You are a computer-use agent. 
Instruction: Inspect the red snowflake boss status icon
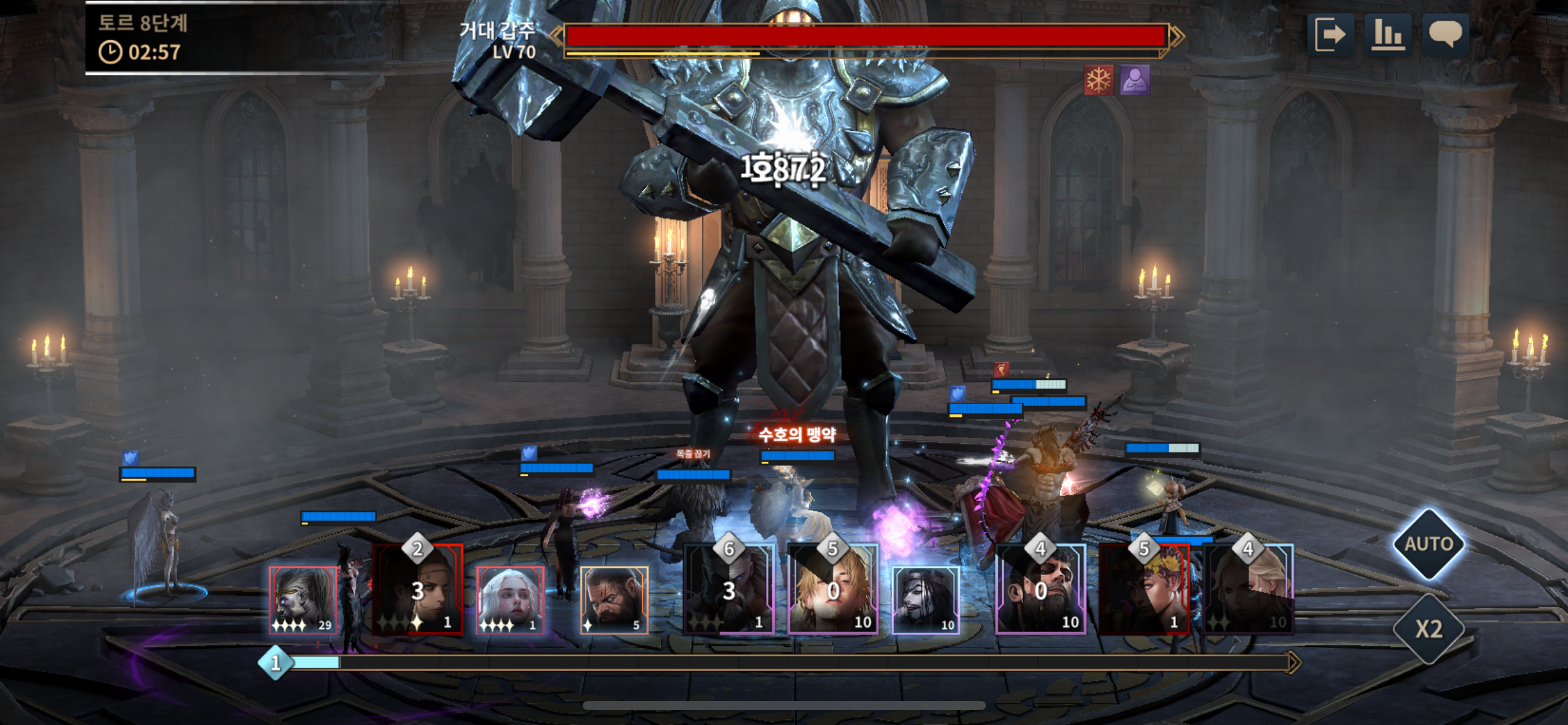point(1099,80)
